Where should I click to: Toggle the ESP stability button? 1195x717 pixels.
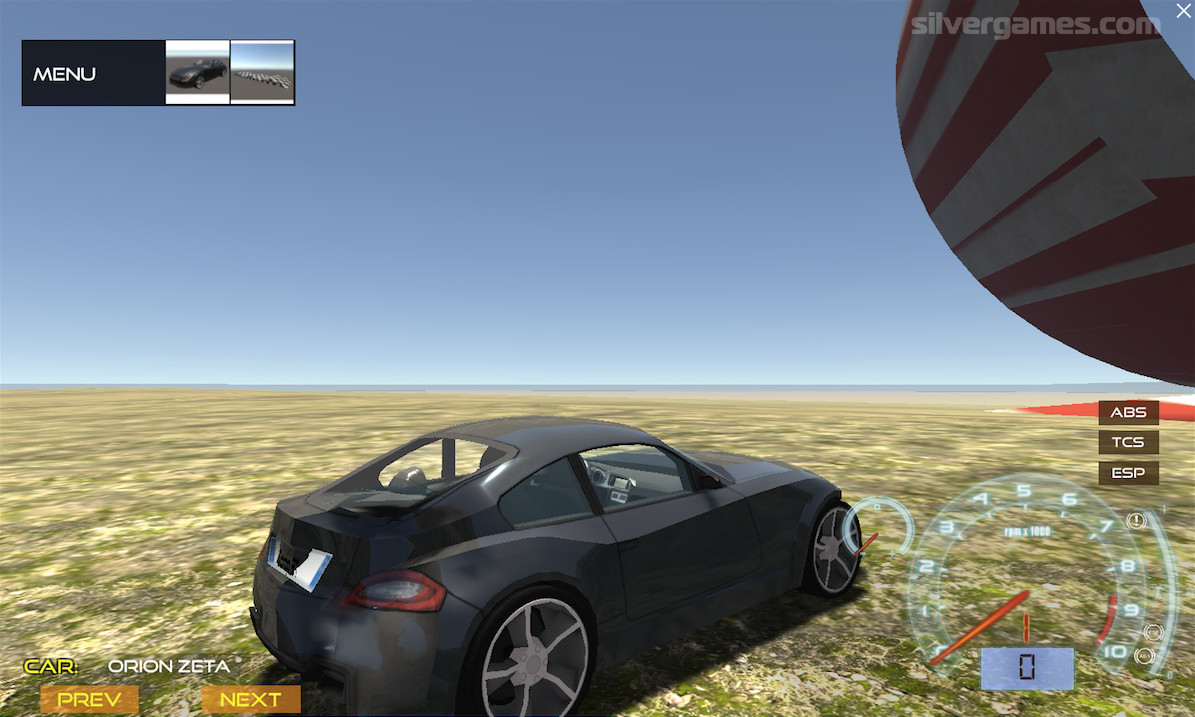click(x=1128, y=472)
